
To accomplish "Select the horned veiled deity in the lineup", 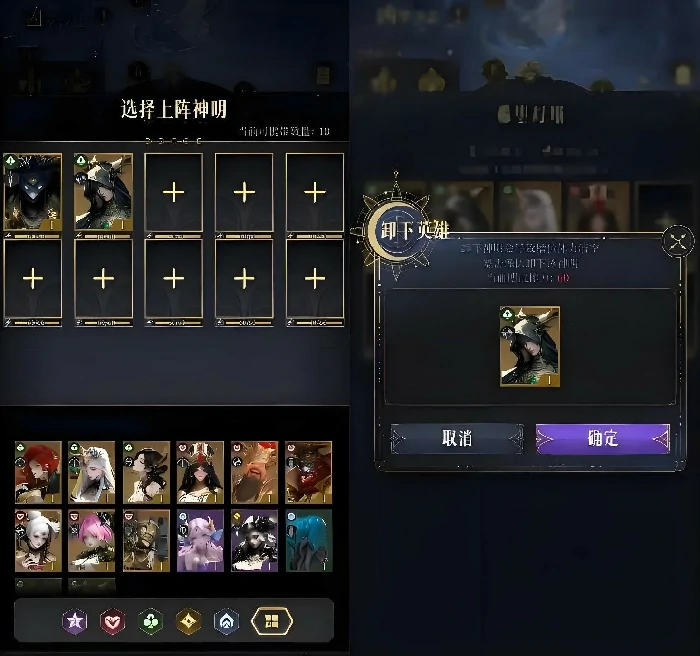I will coord(103,192).
